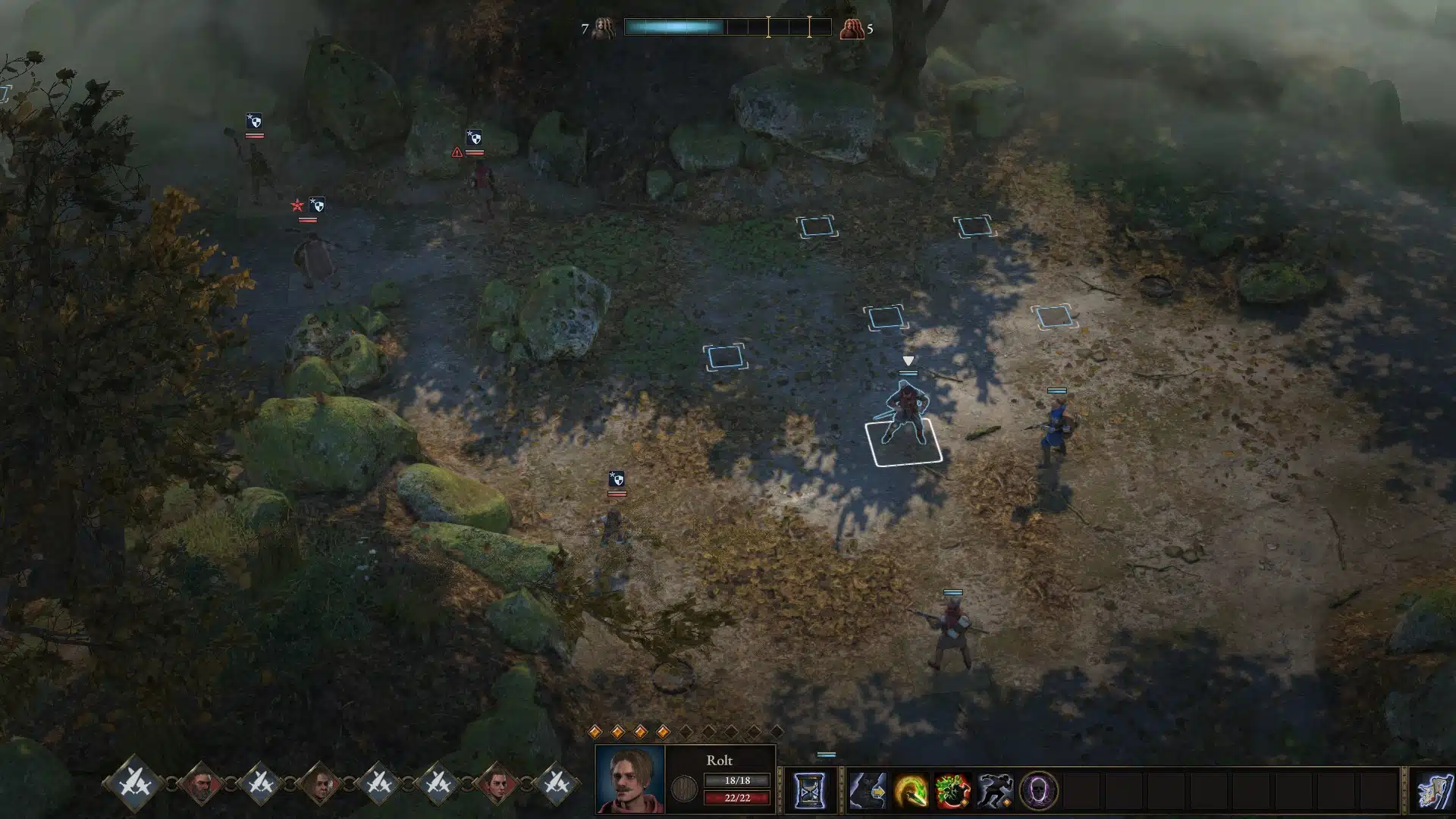Choose the green thorn burst ability
The image size is (1456, 819).
[x=952, y=792]
